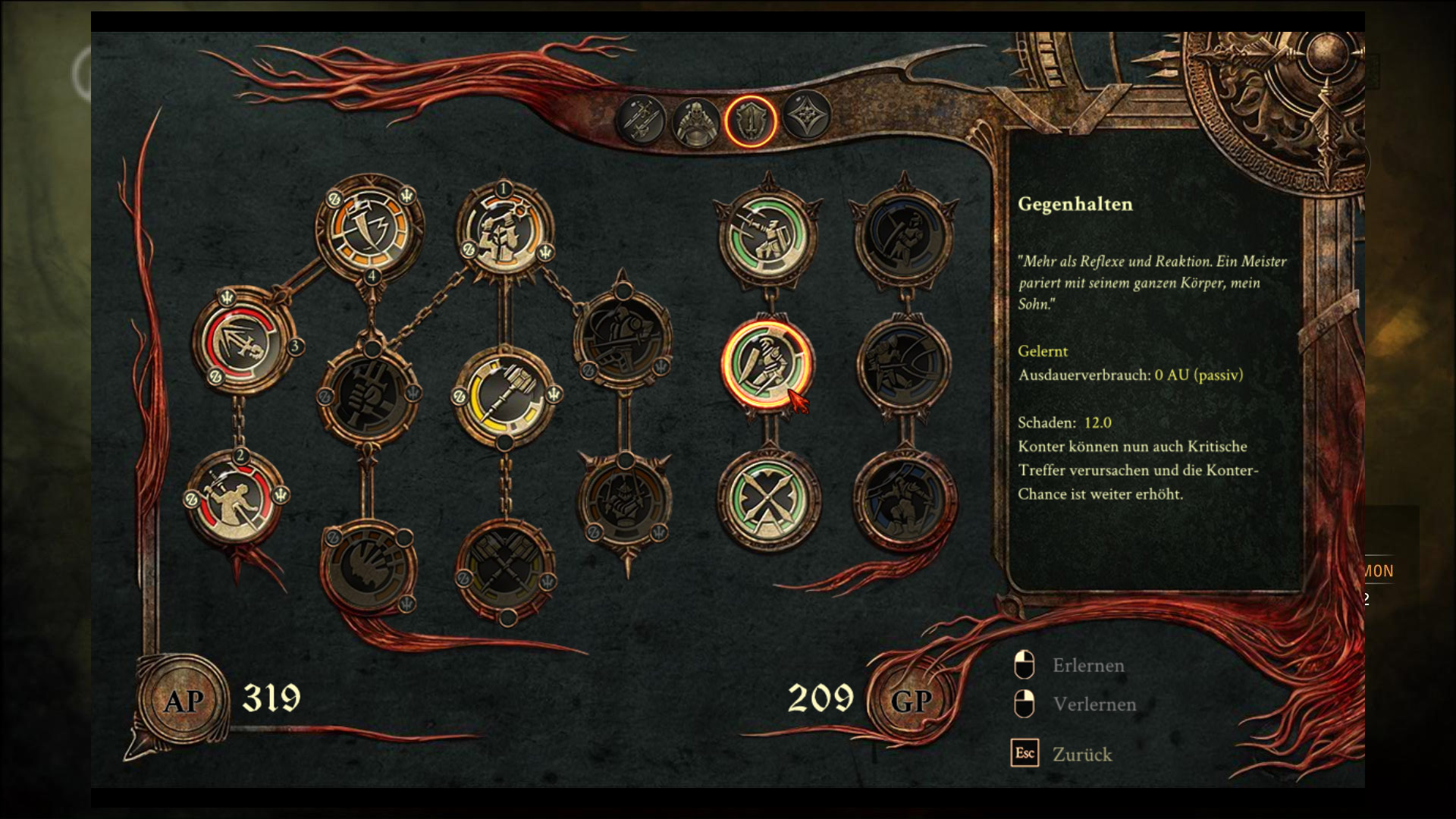Select the orange lightning dagger skill
This screenshot has width=1456, height=819.
pyautogui.click(x=369, y=225)
